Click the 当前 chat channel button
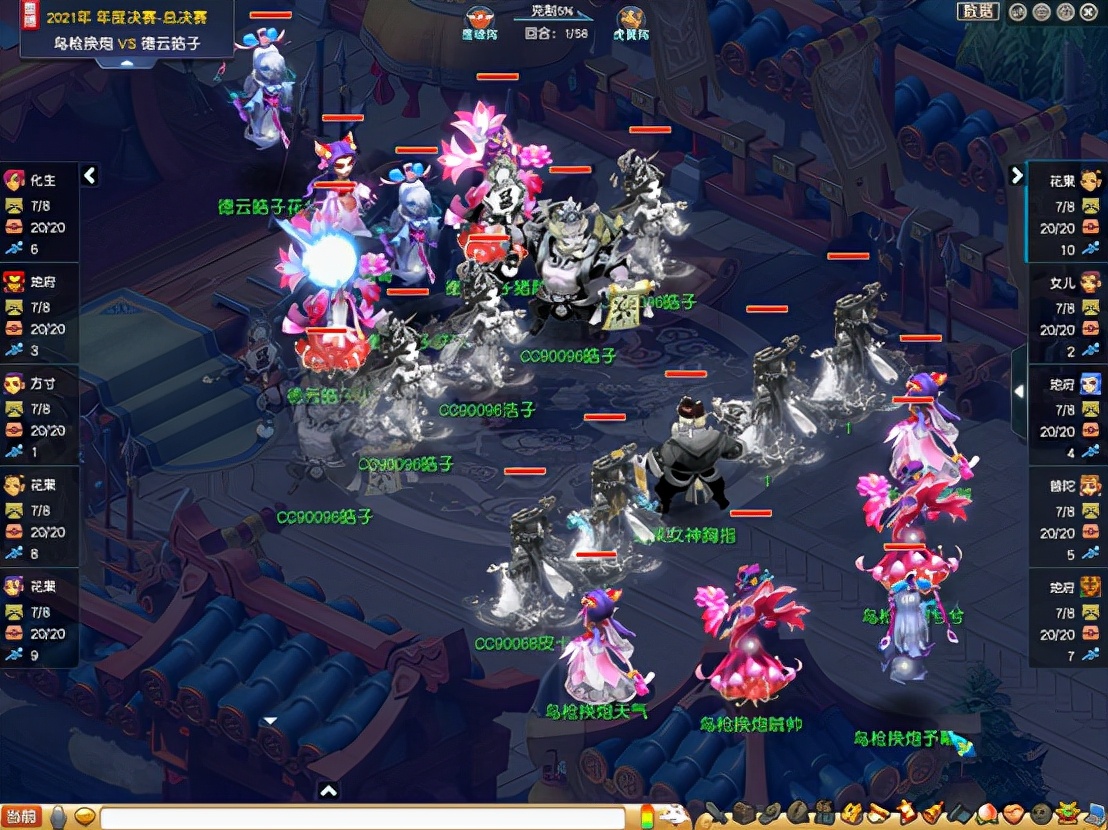 [x=21, y=817]
